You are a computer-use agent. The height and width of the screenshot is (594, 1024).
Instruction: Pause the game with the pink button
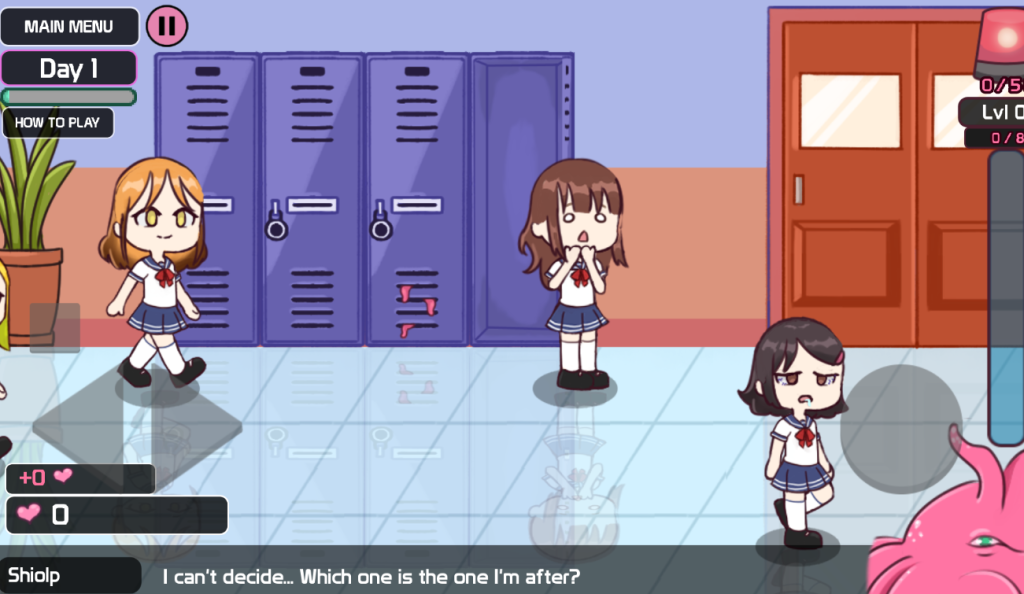[x=167, y=26]
